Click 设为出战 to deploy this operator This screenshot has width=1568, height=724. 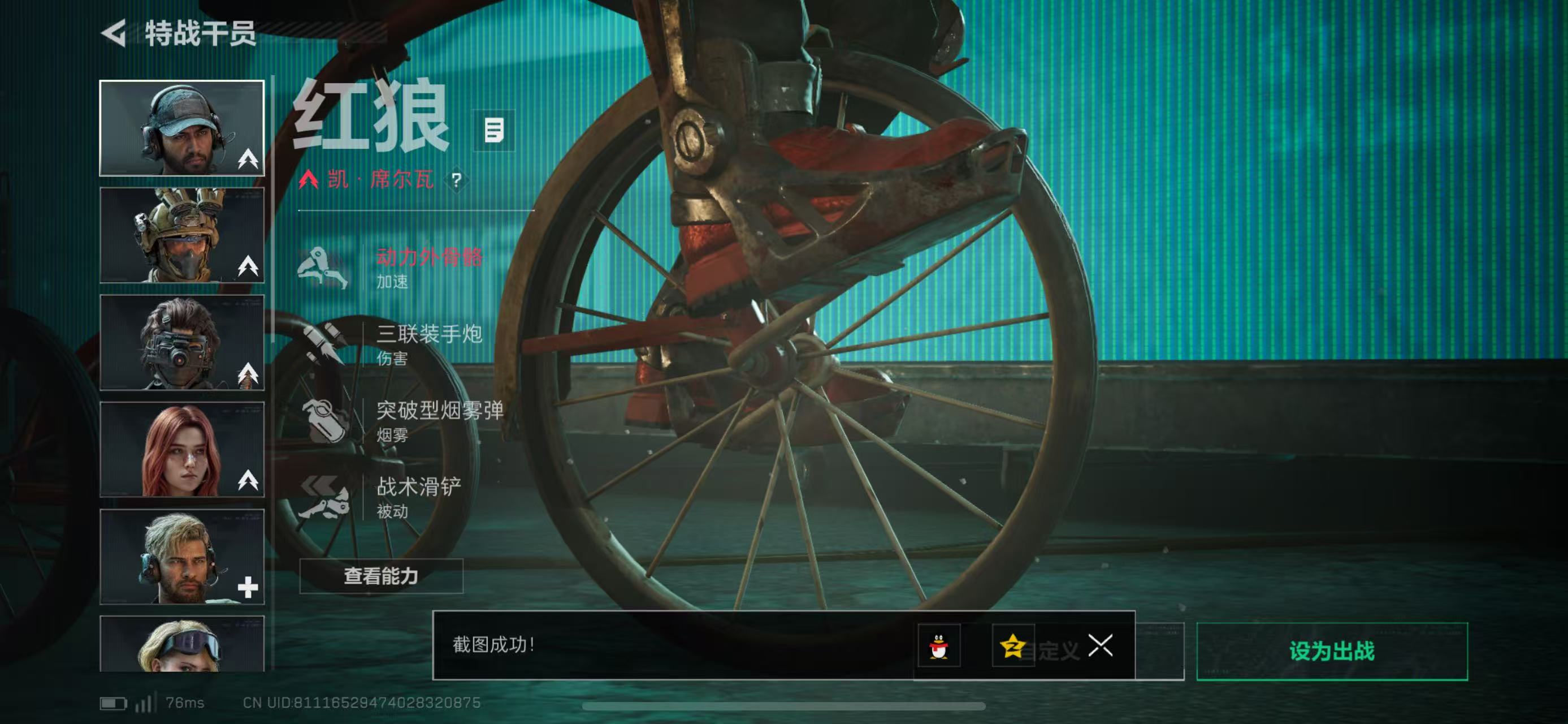(x=1331, y=651)
